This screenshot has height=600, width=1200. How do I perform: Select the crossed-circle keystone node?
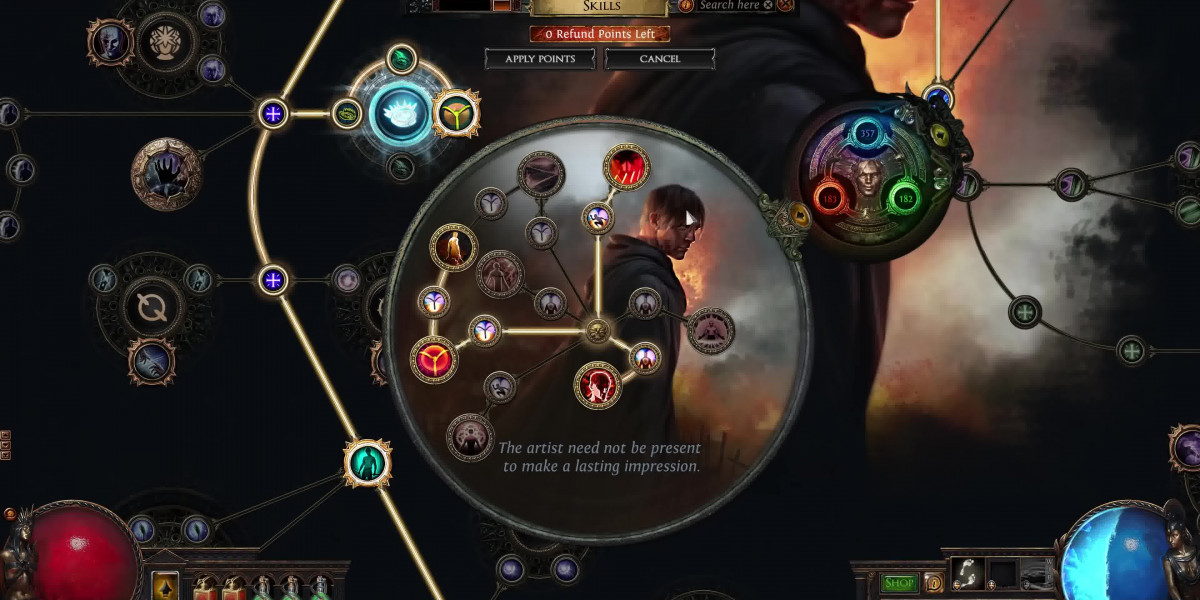[152, 307]
